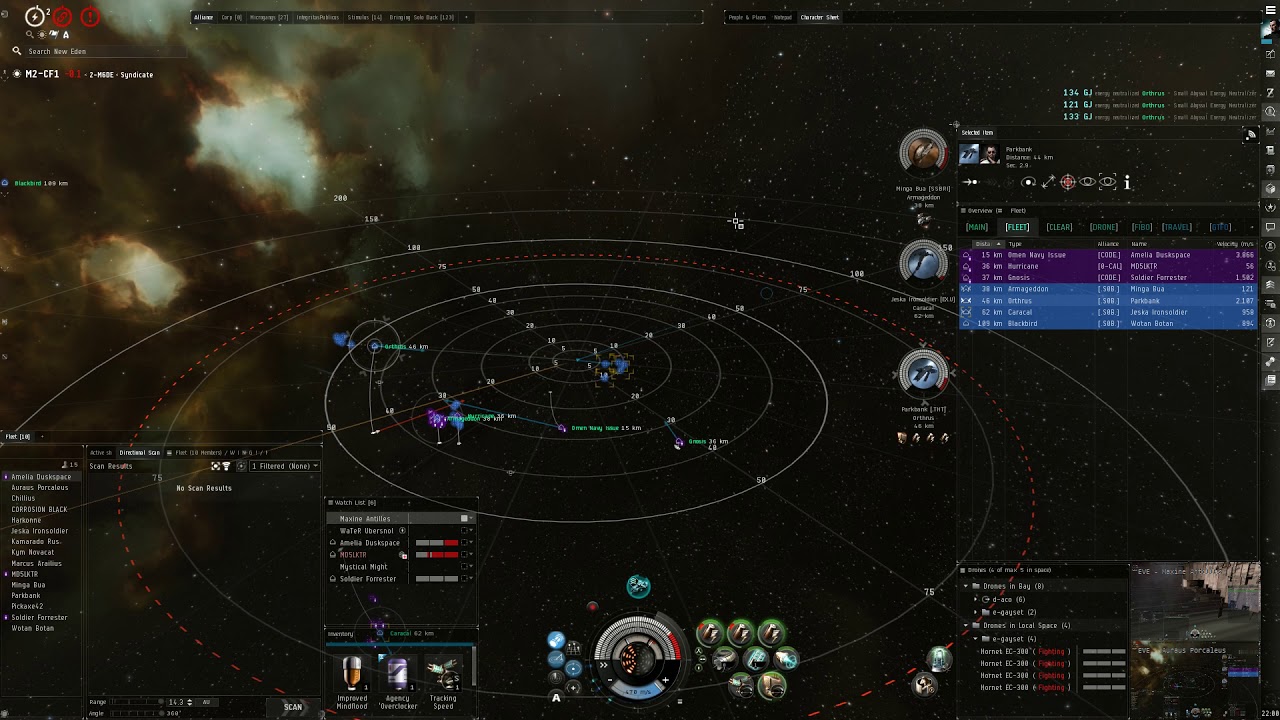Viewport: 1280px width, 720px height.
Task: Open the scan filter dropdown
Action: (x=284, y=466)
